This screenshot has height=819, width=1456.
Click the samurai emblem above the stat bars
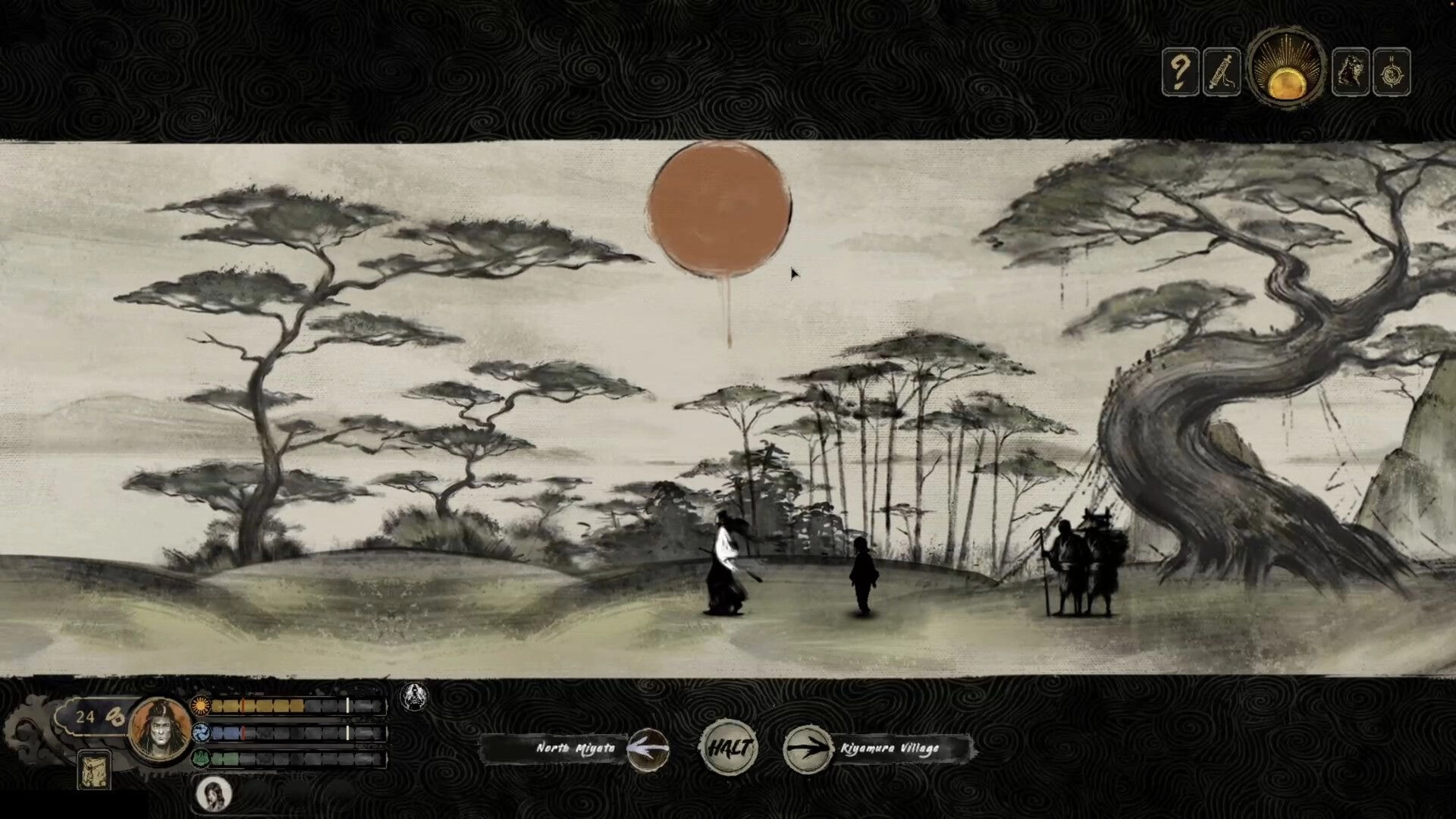[x=415, y=695]
